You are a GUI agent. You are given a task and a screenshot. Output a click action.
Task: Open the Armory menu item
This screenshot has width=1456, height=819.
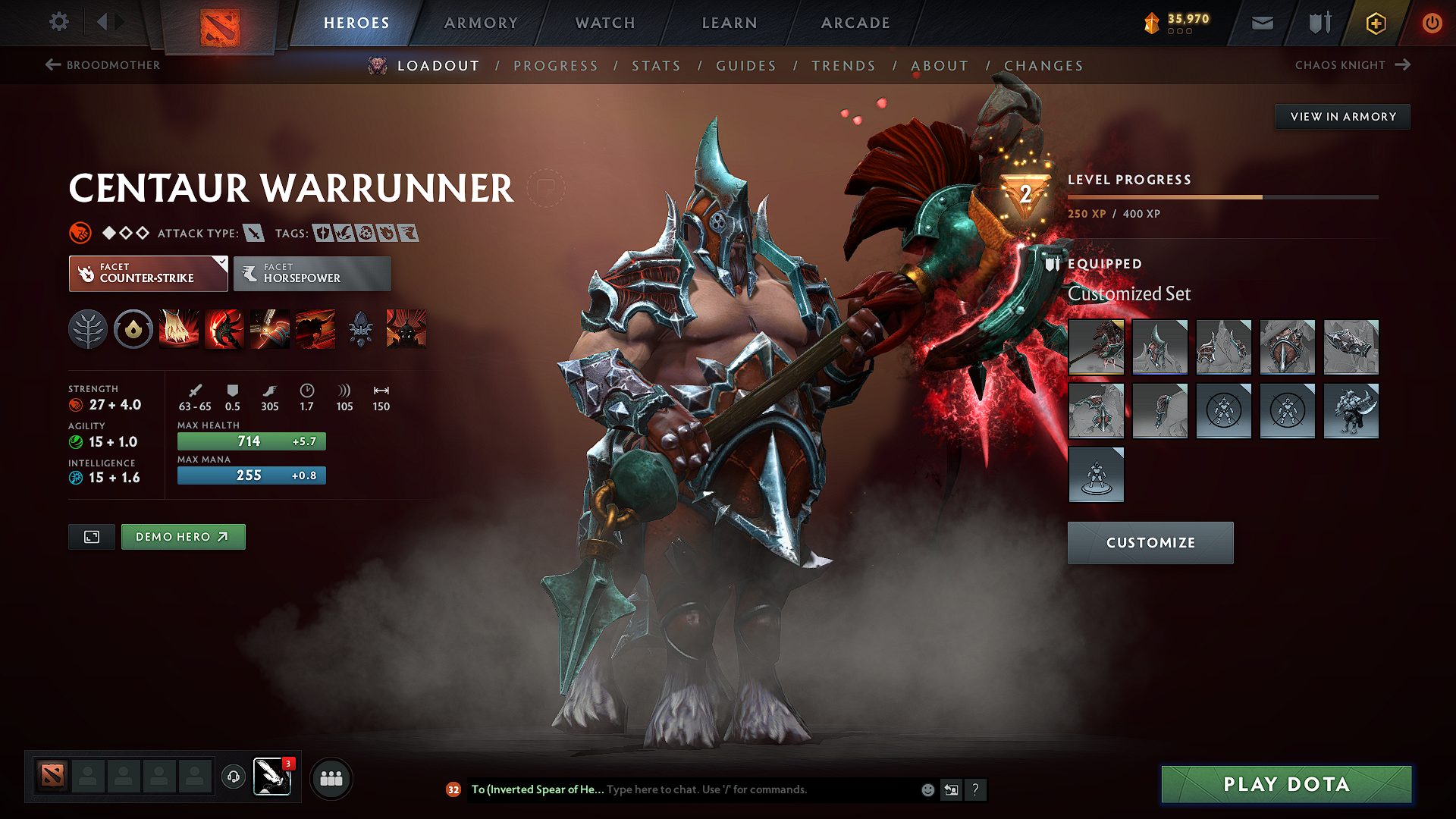[x=480, y=23]
